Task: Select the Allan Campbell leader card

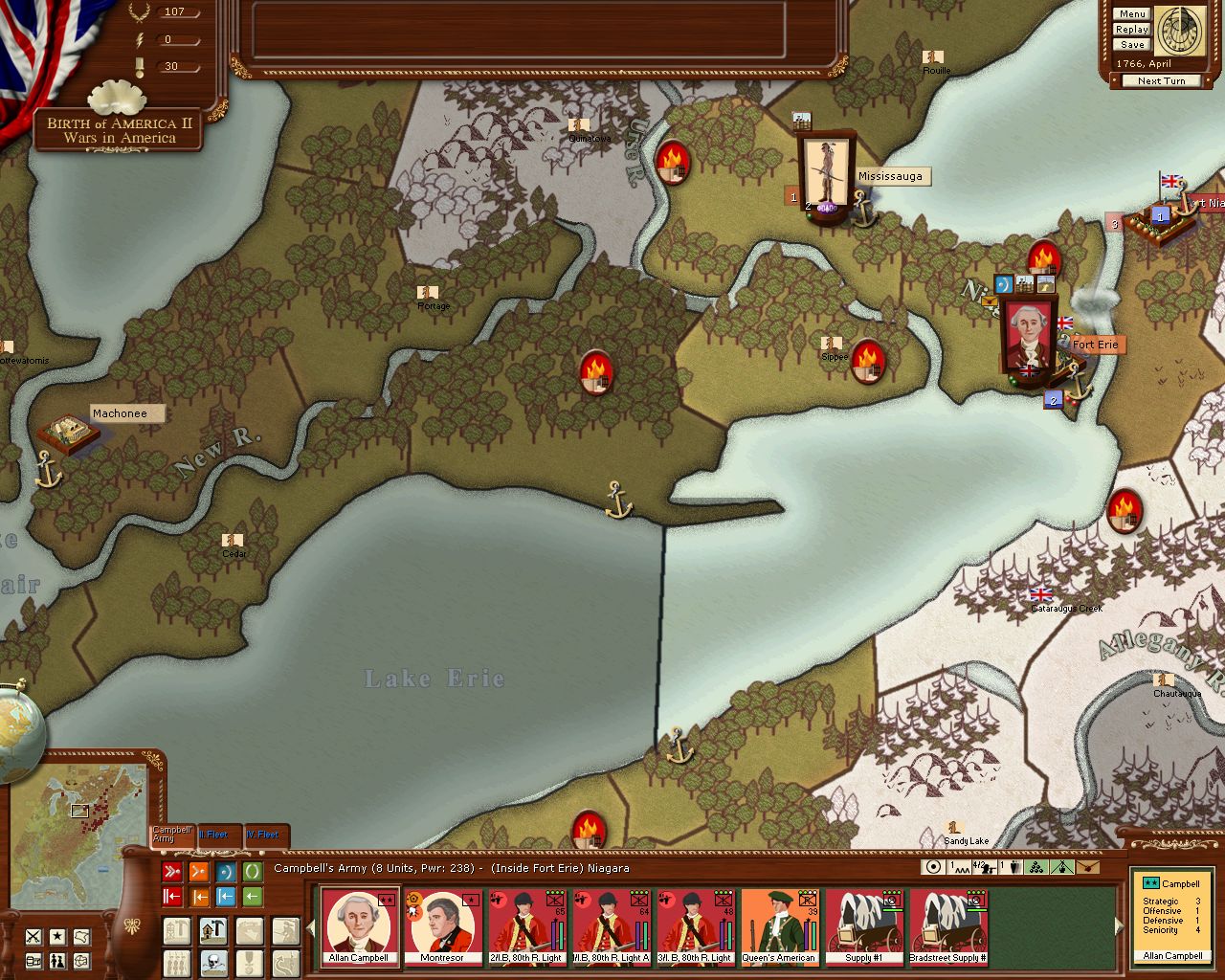Action: [x=359, y=926]
